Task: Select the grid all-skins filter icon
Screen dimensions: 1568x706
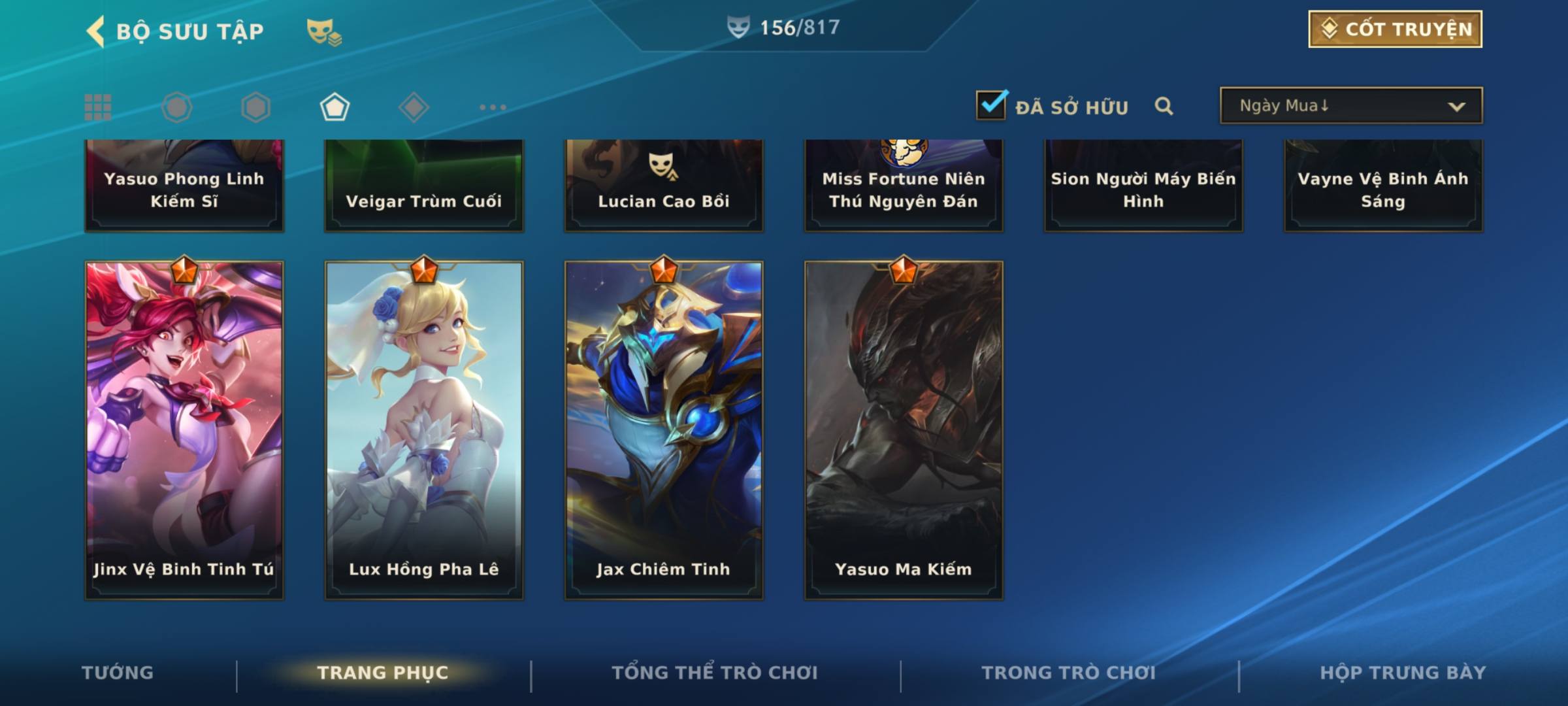Action: pos(98,107)
